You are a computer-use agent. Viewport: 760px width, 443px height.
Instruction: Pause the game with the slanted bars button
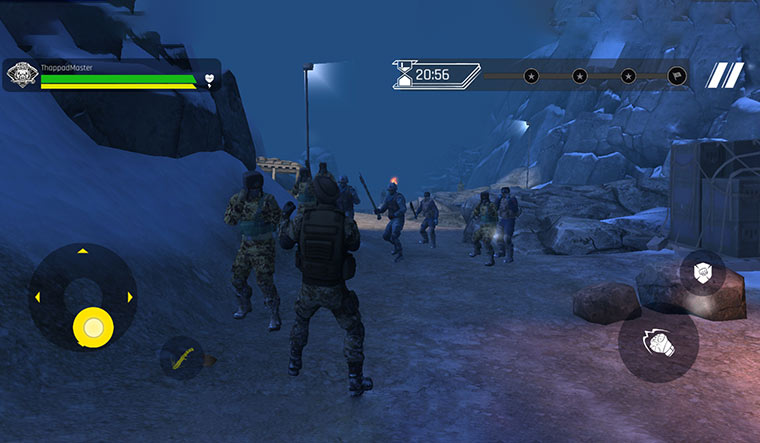tap(725, 76)
